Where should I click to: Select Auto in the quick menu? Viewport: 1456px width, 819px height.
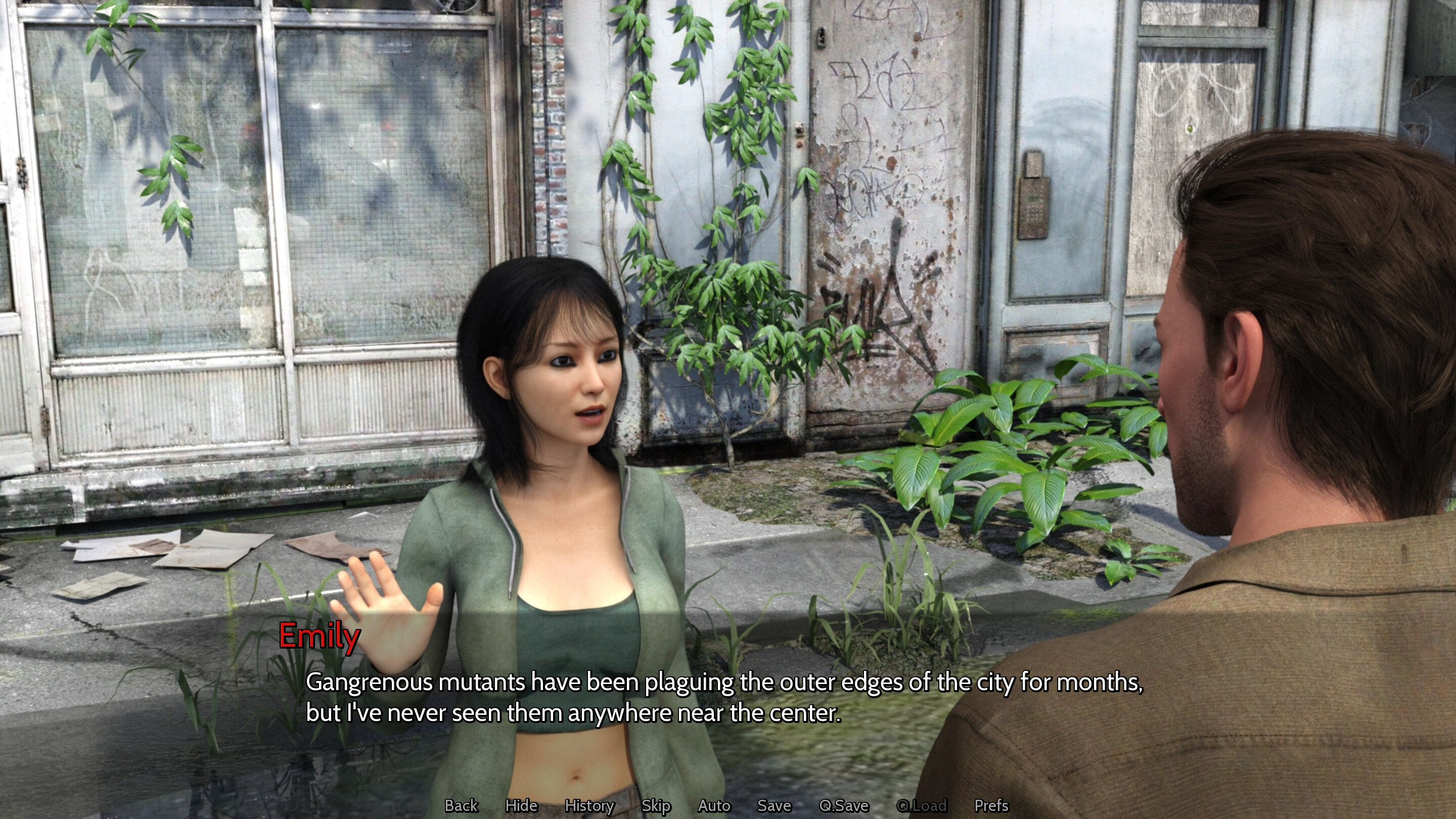tap(713, 806)
